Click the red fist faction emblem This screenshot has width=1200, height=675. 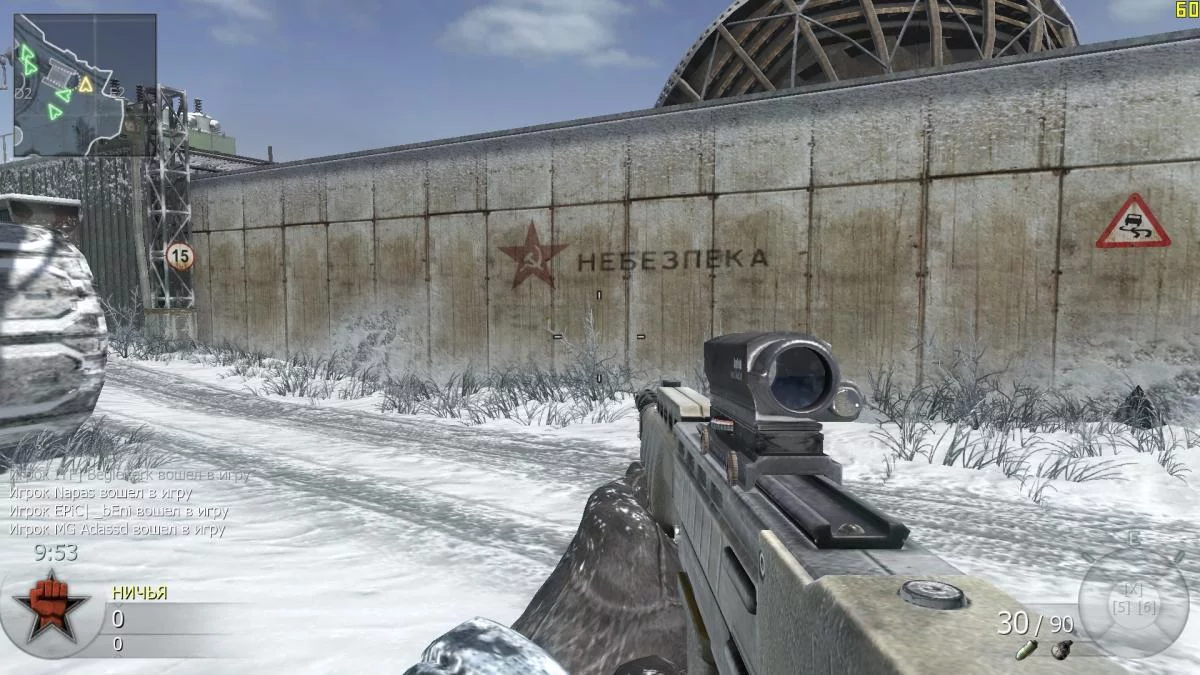pyautogui.click(x=44, y=606)
